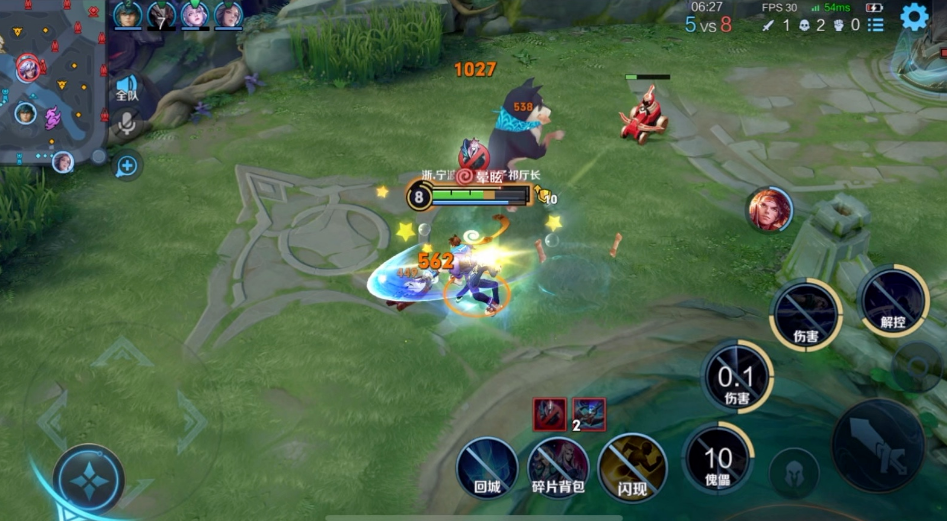Image resolution: width=947 pixels, height=521 pixels.
Task: Open the scoreboard list icon
Action: [x=876, y=25]
